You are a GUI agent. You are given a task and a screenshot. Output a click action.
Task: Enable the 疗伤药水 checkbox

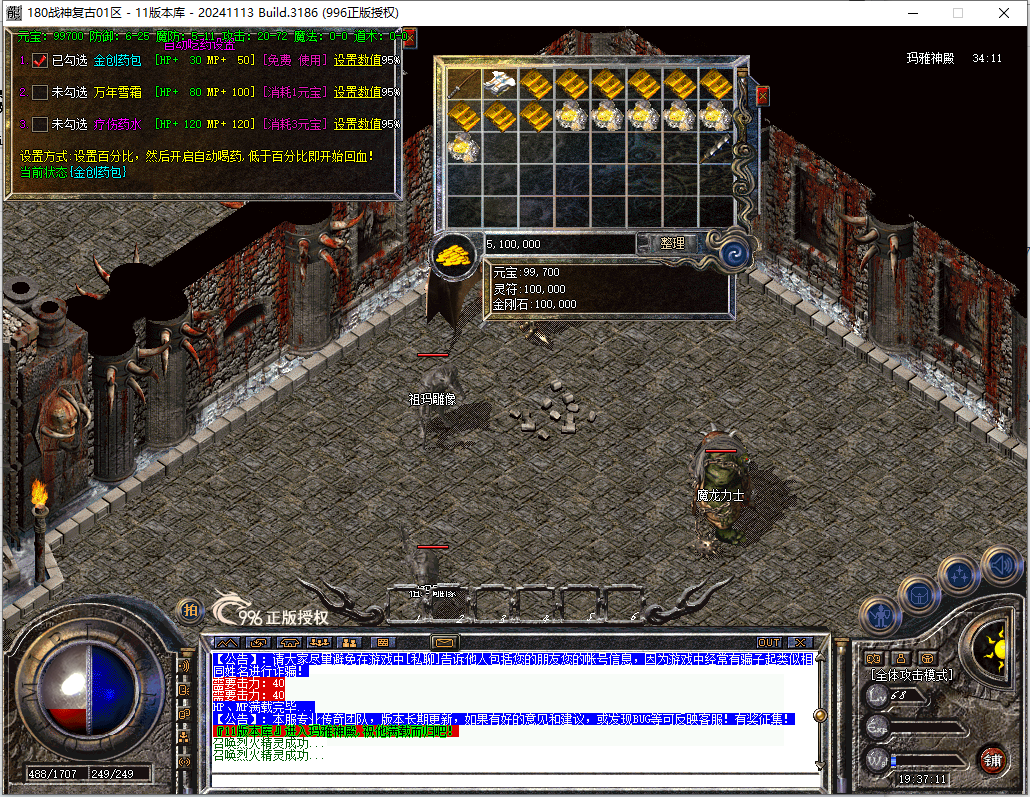click(x=40, y=125)
